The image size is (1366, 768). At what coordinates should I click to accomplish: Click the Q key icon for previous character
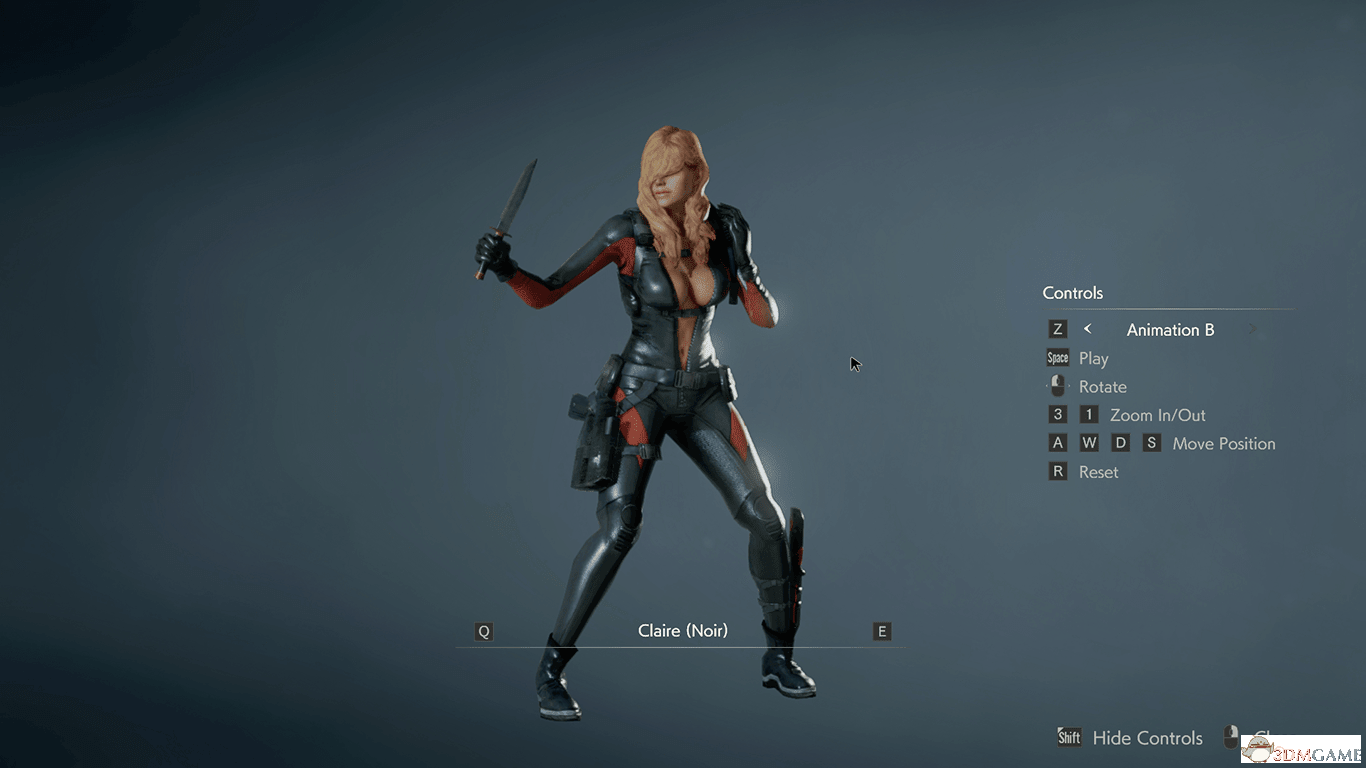tap(483, 631)
